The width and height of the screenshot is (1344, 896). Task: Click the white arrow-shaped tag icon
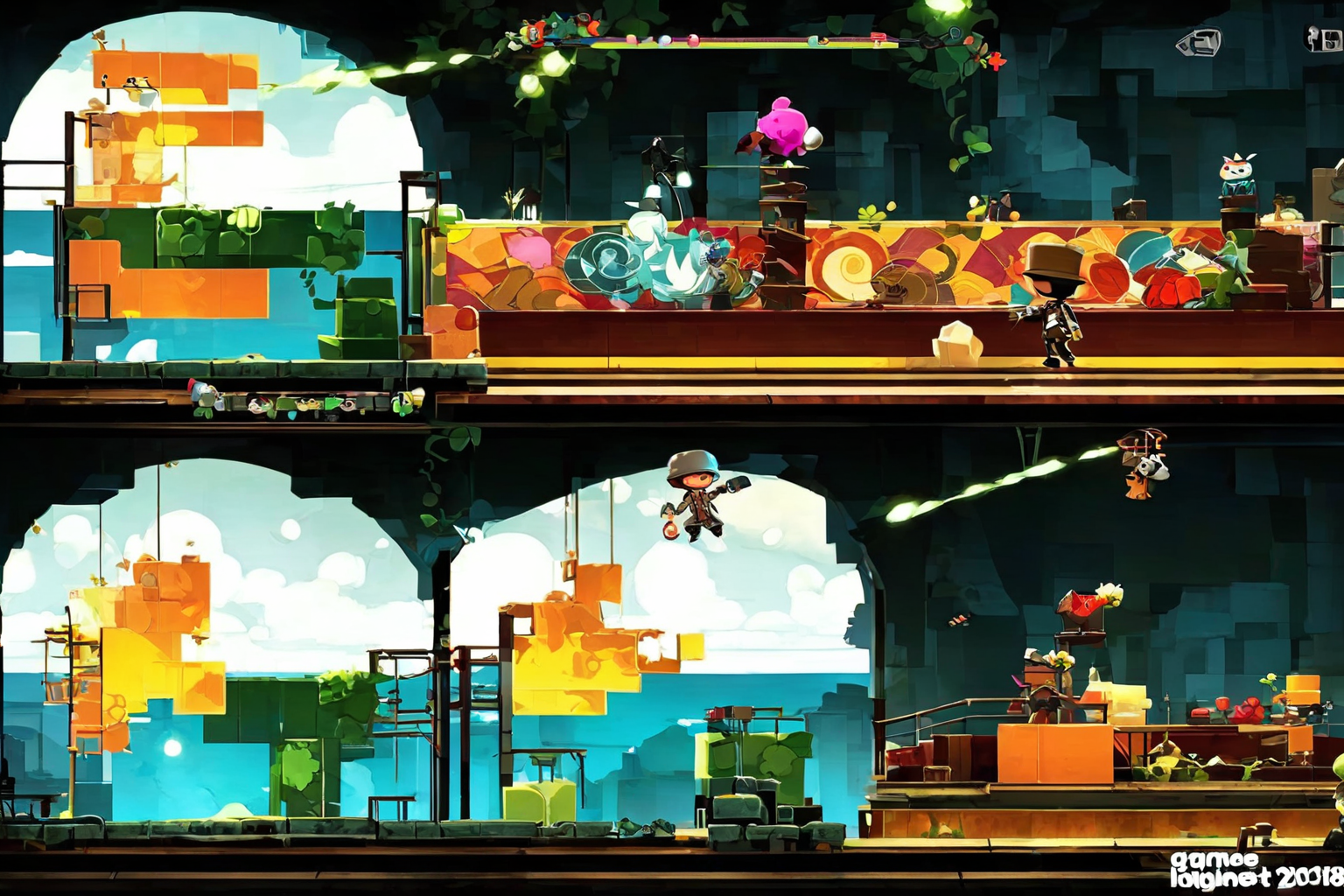(x=1198, y=41)
